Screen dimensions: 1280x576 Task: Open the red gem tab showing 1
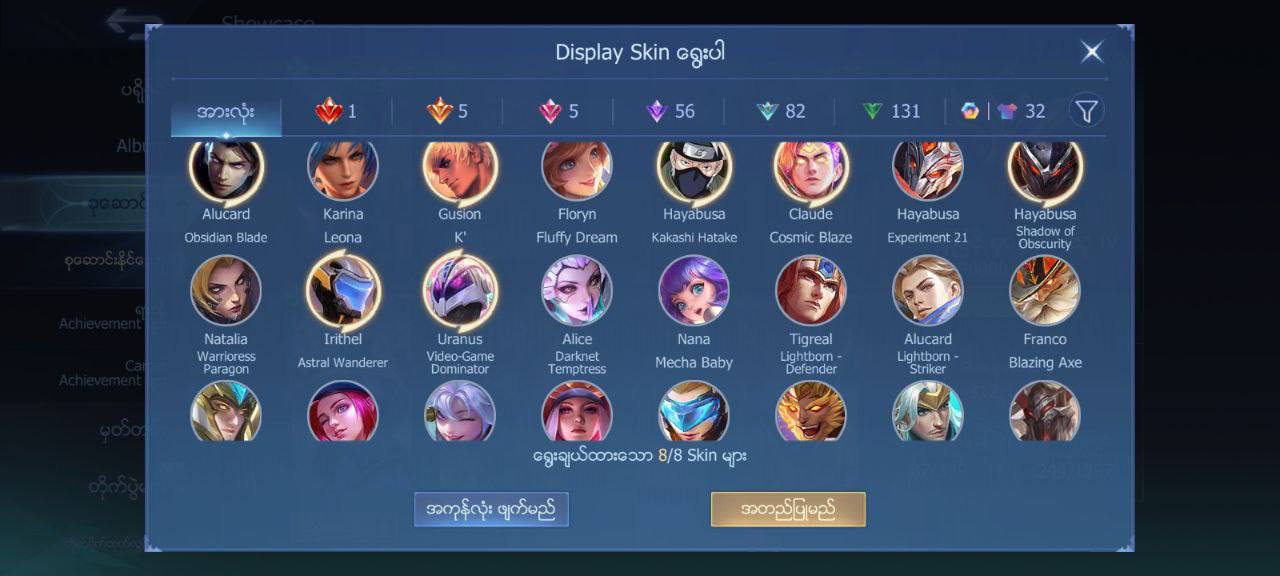point(336,111)
